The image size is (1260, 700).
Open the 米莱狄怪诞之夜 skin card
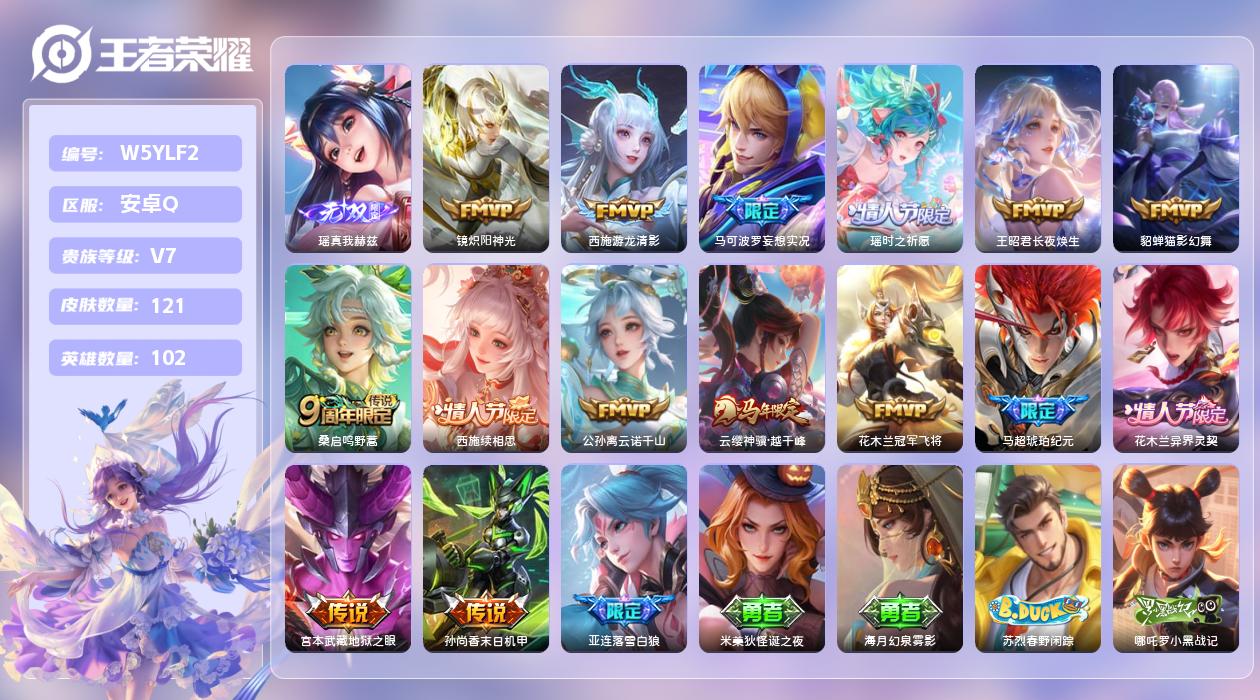point(762,558)
